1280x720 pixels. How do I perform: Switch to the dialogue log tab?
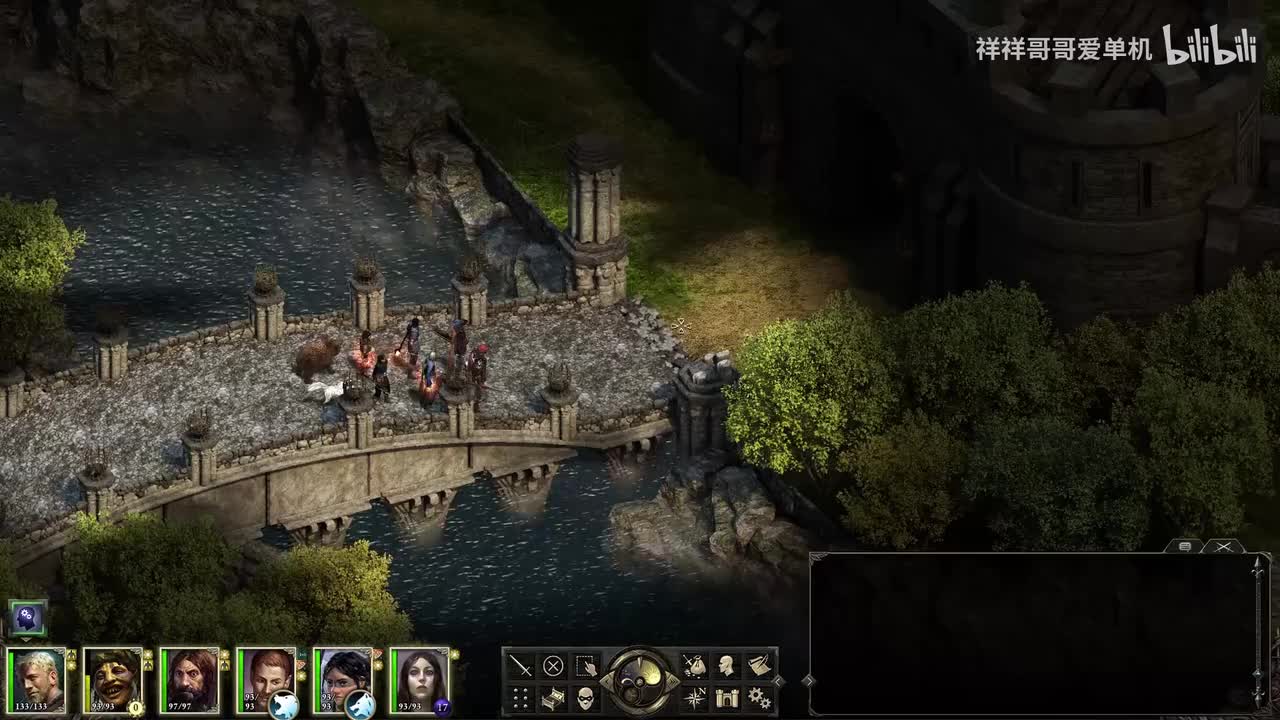[1184, 547]
